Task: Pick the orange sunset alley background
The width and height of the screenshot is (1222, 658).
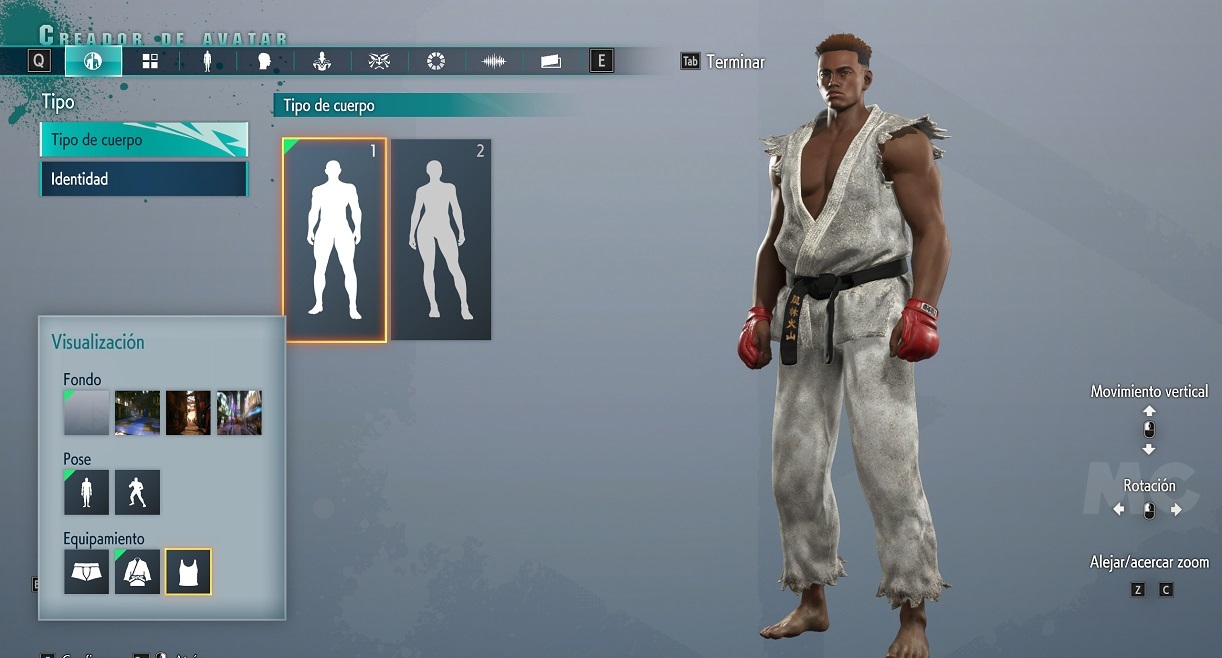Action: (188, 412)
